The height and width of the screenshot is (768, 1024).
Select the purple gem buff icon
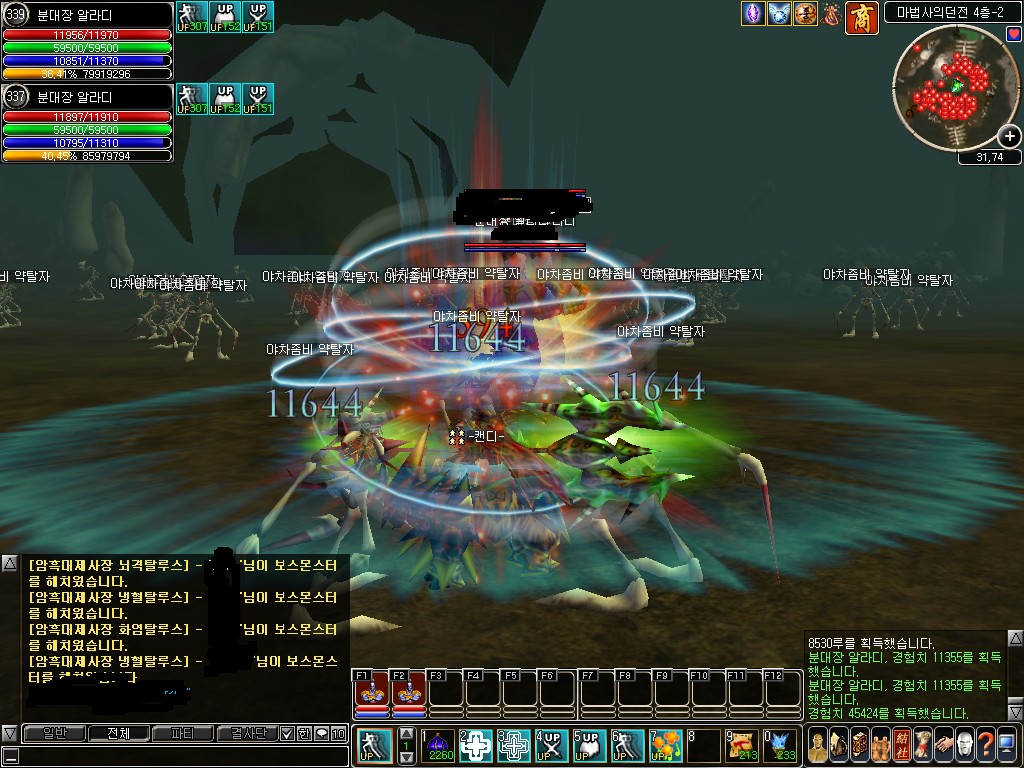[x=752, y=14]
